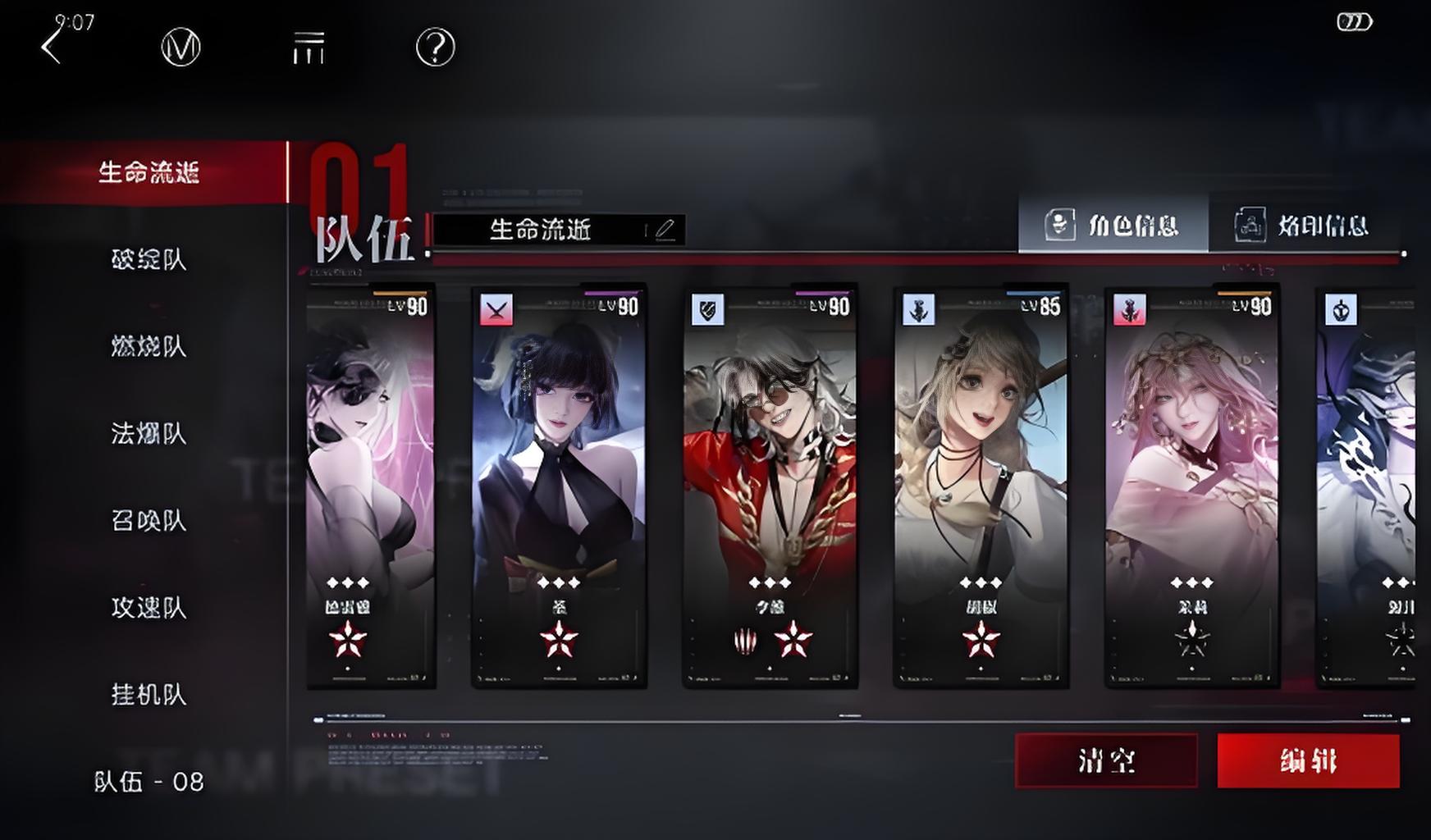Switch to the 攻速队 preset
1431x840 pixels.
149,608
